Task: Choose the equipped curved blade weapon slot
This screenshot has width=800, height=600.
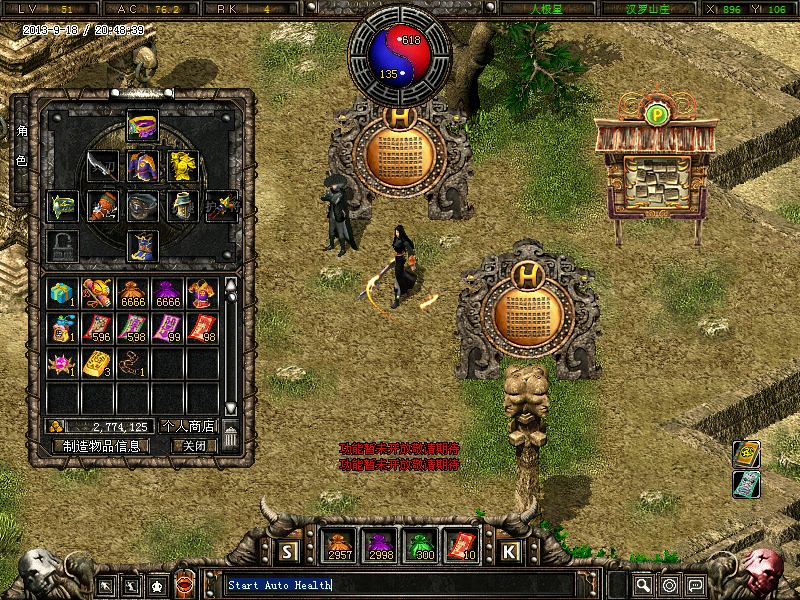Action: (102, 166)
